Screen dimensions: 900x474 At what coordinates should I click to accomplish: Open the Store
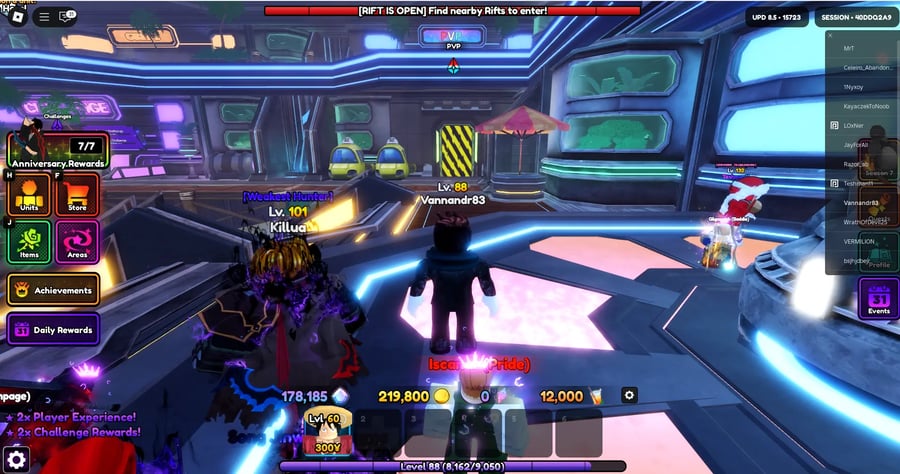tap(77, 194)
